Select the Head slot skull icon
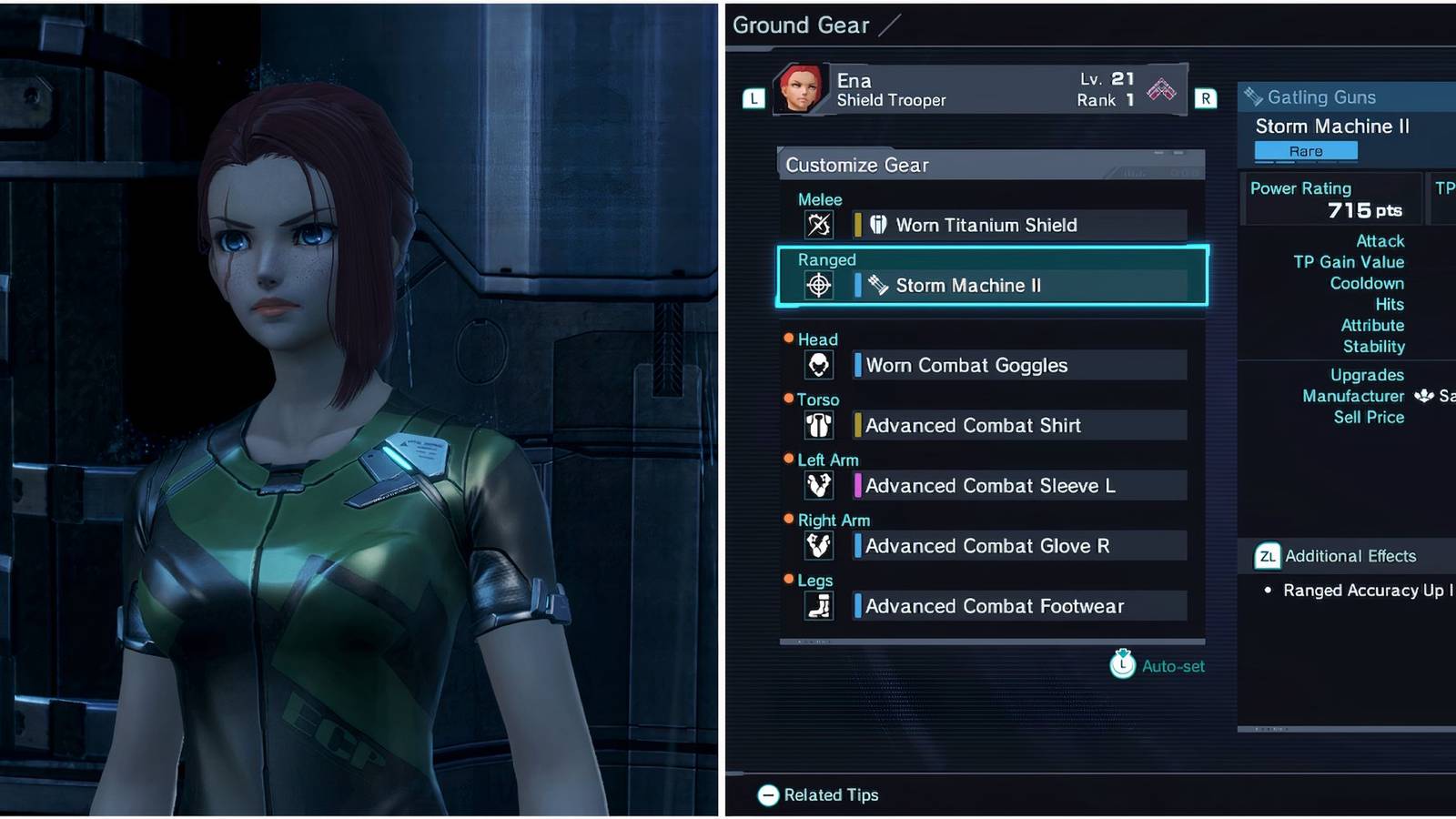1456x819 pixels. point(818,364)
